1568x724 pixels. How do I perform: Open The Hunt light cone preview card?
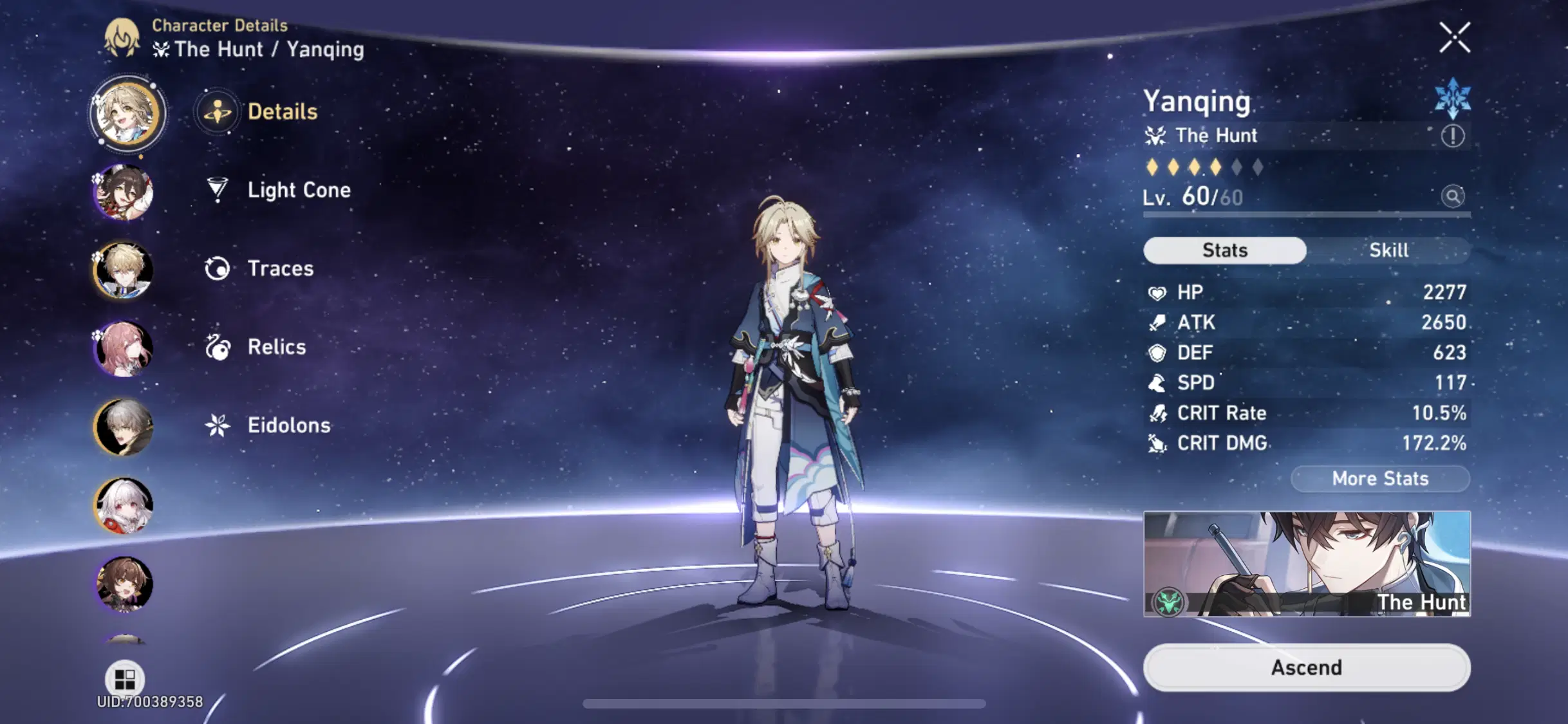(x=1307, y=567)
